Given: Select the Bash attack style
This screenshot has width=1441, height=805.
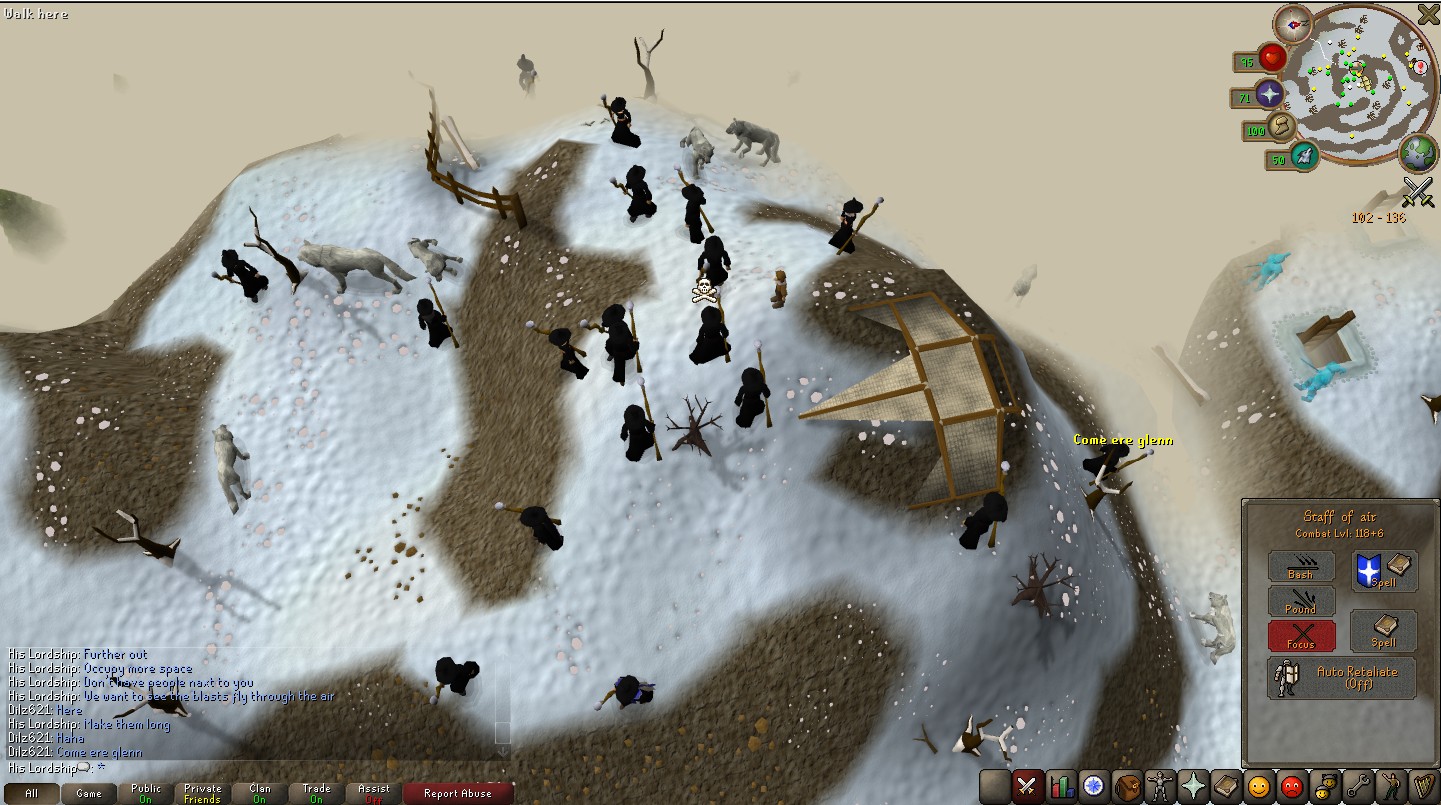Looking at the screenshot, I should pos(1300,566).
